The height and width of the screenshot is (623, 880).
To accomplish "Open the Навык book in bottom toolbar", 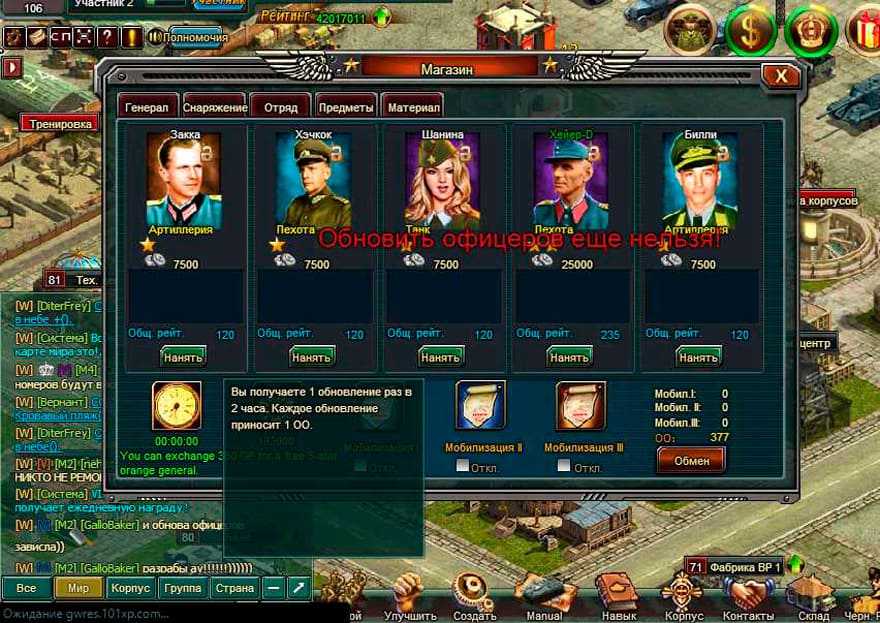I will pos(615,595).
